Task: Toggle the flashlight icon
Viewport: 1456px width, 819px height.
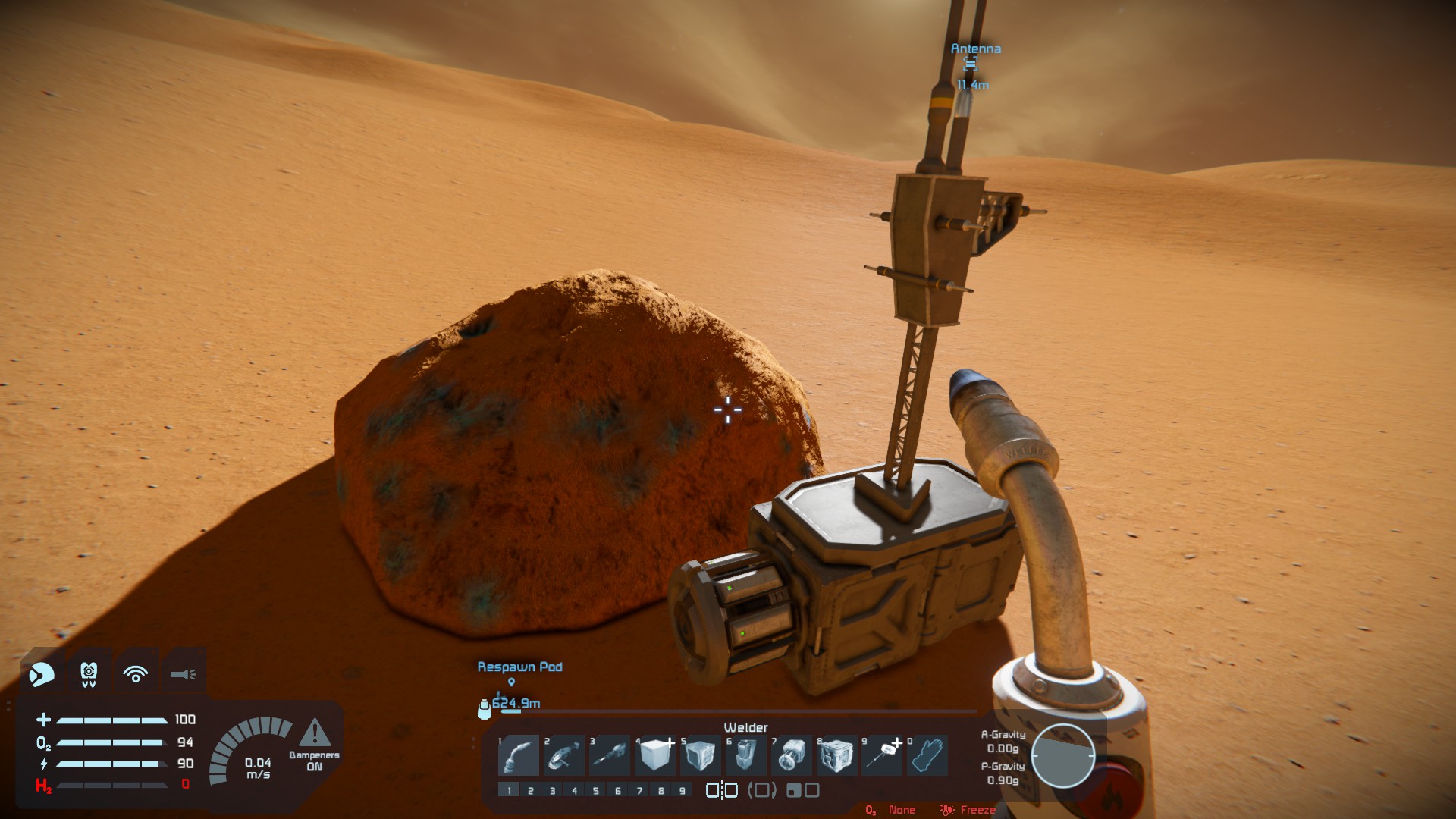Action: 183,673
